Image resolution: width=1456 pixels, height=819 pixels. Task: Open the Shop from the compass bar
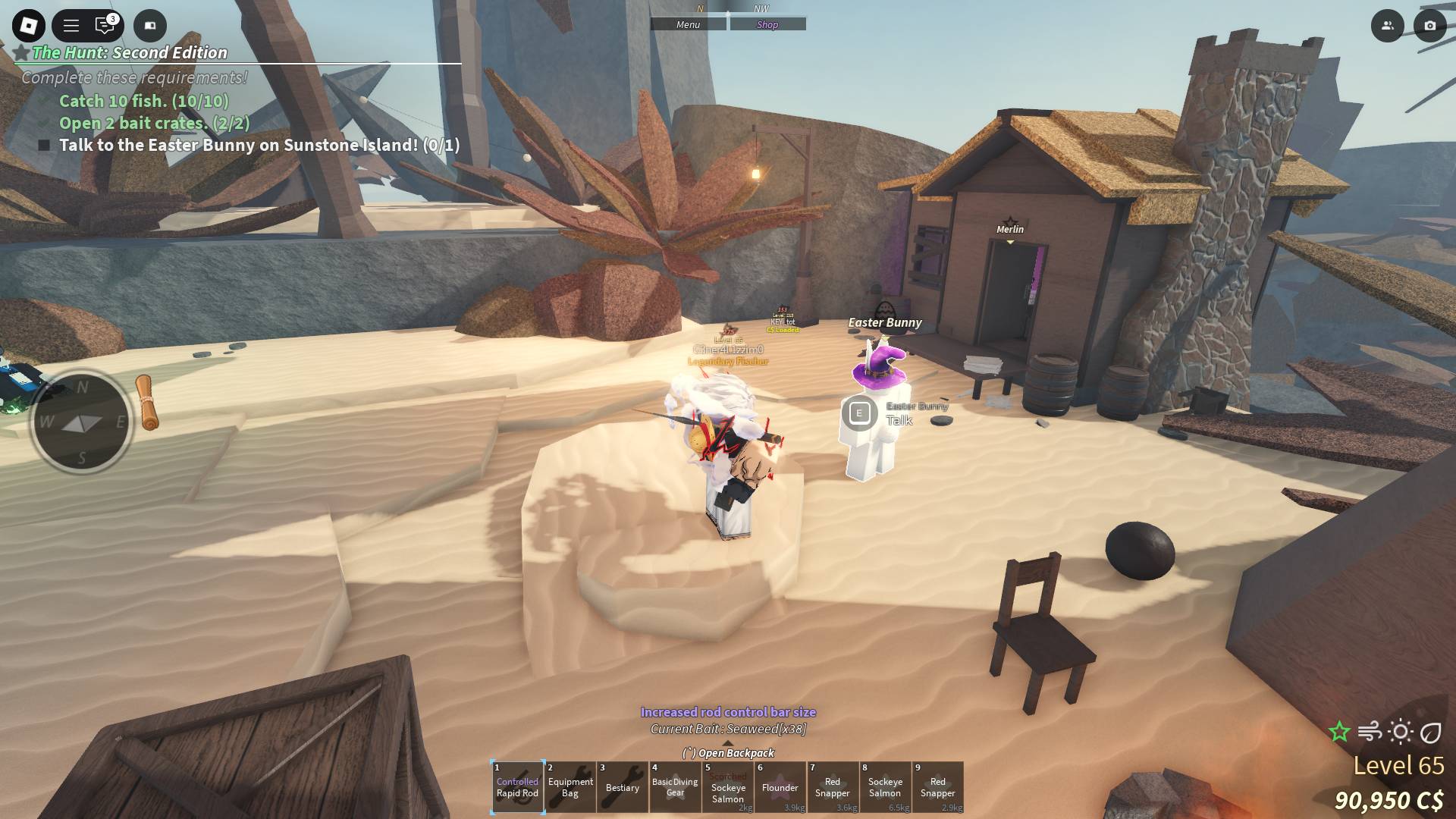[767, 25]
